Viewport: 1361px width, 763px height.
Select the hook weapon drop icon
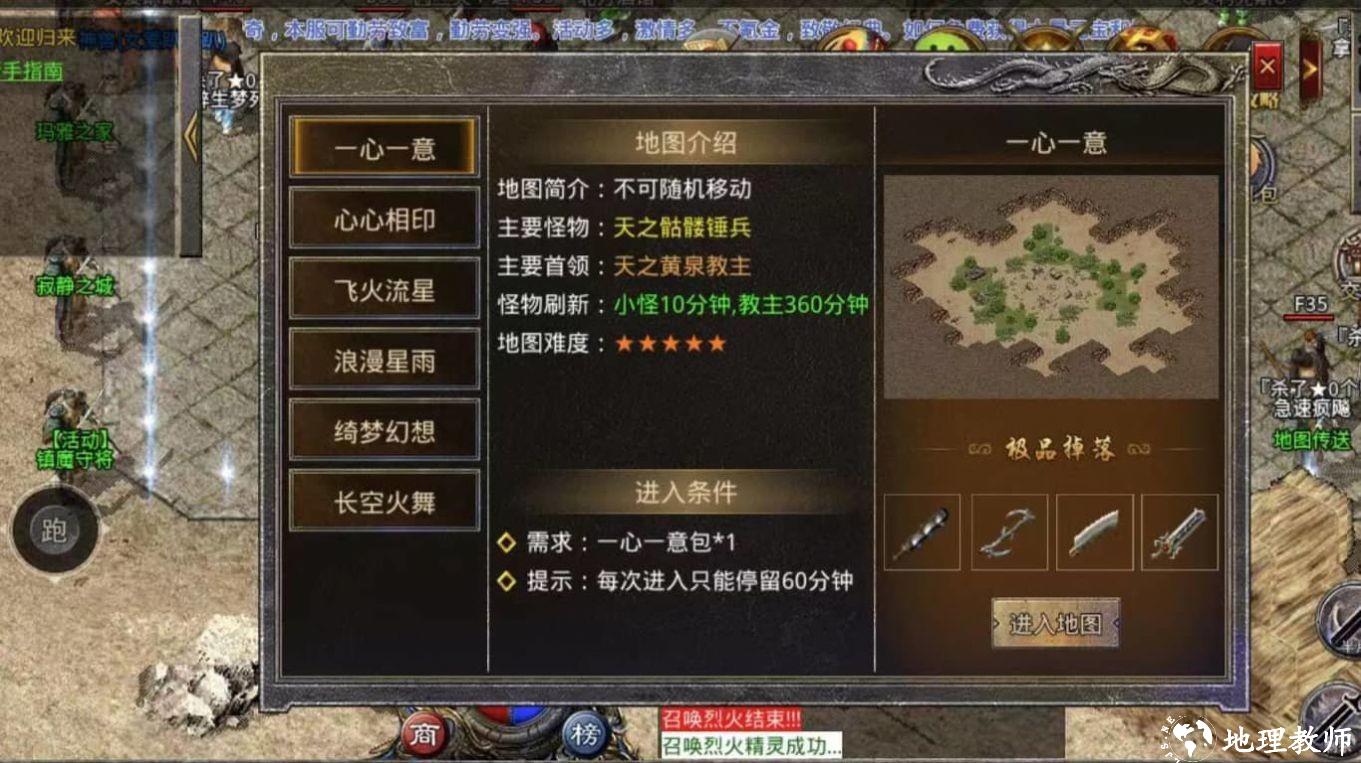(1008, 533)
